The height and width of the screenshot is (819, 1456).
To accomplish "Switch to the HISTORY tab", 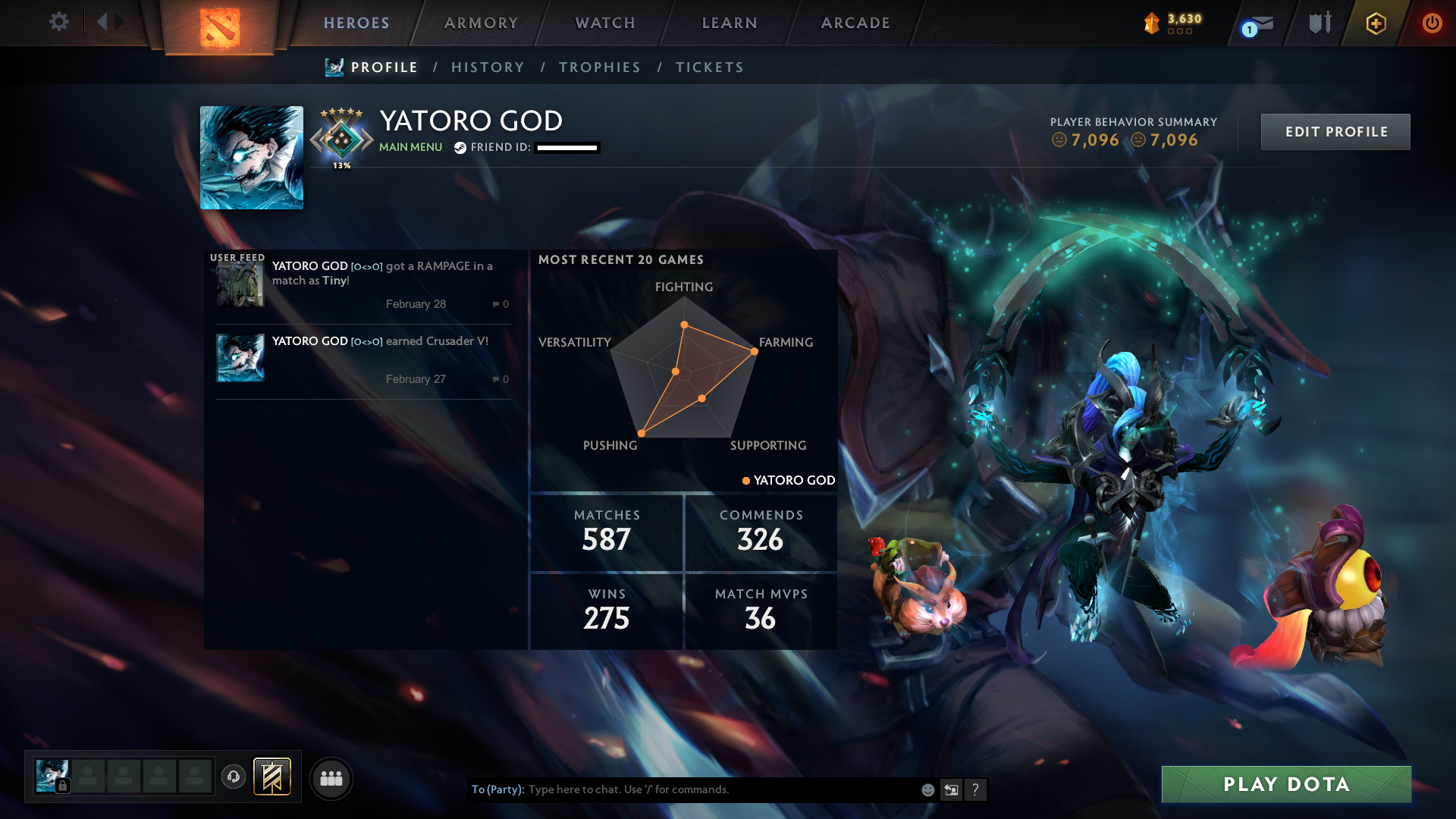I will [x=488, y=67].
